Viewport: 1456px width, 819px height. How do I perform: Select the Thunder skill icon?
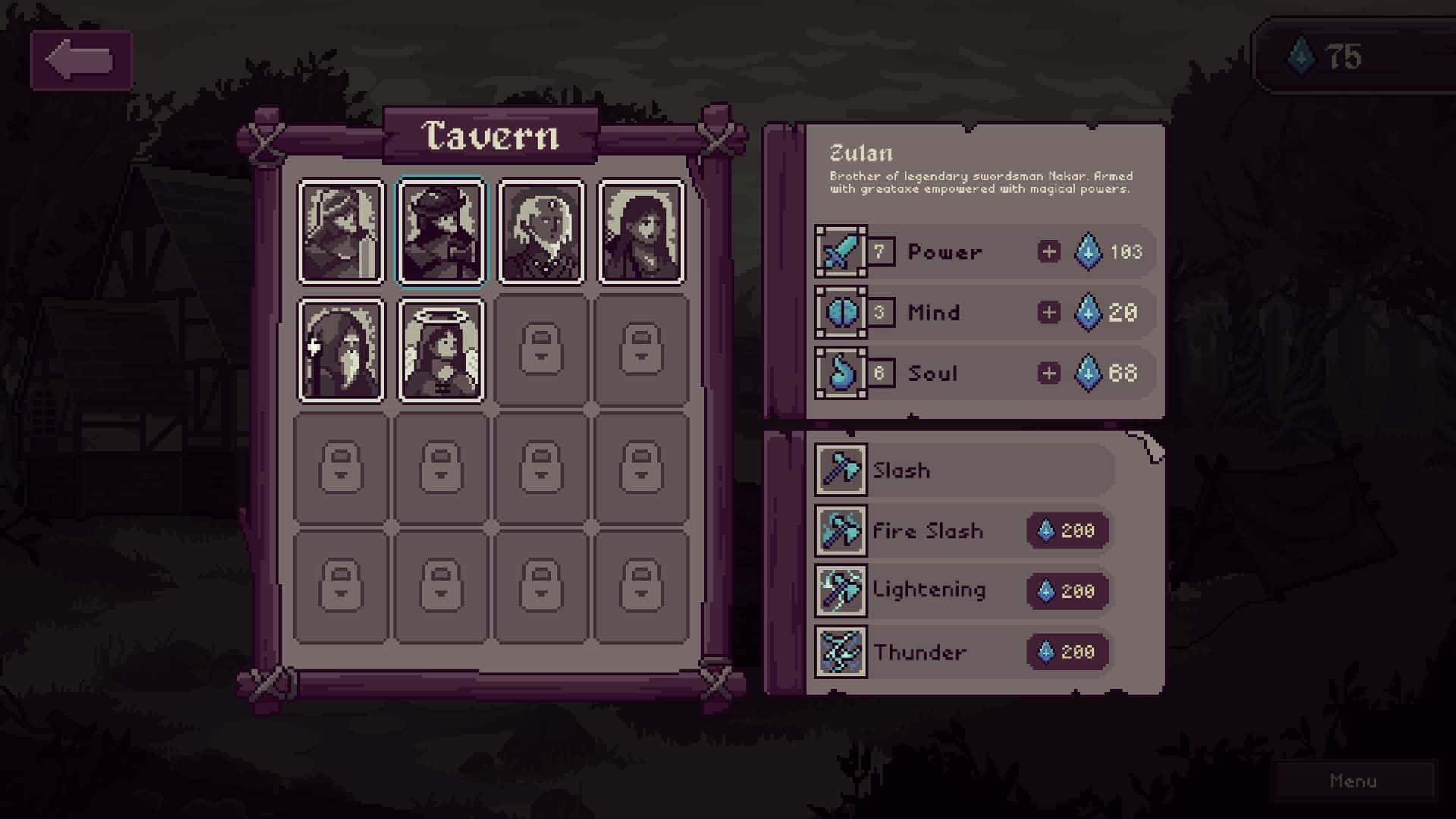click(x=842, y=651)
